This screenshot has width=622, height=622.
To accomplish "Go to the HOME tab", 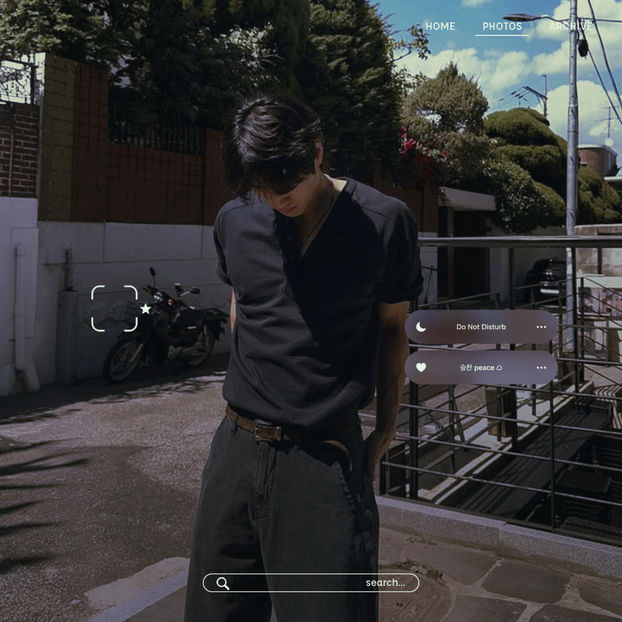I will tap(440, 26).
